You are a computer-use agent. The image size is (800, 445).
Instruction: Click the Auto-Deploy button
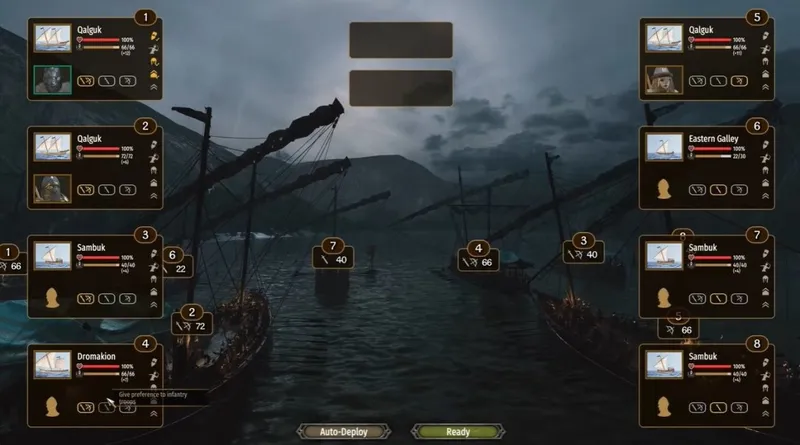(x=344, y=432)
